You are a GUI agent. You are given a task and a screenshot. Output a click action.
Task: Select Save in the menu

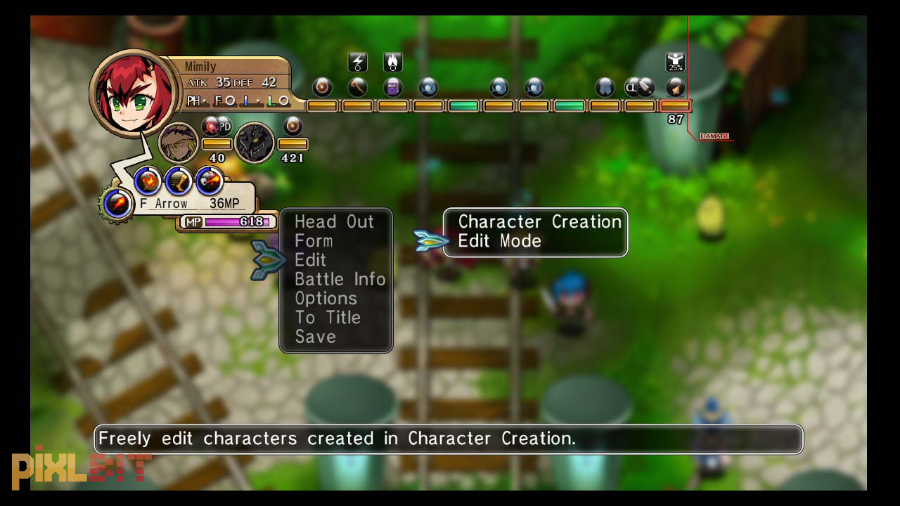click(315, 337)
